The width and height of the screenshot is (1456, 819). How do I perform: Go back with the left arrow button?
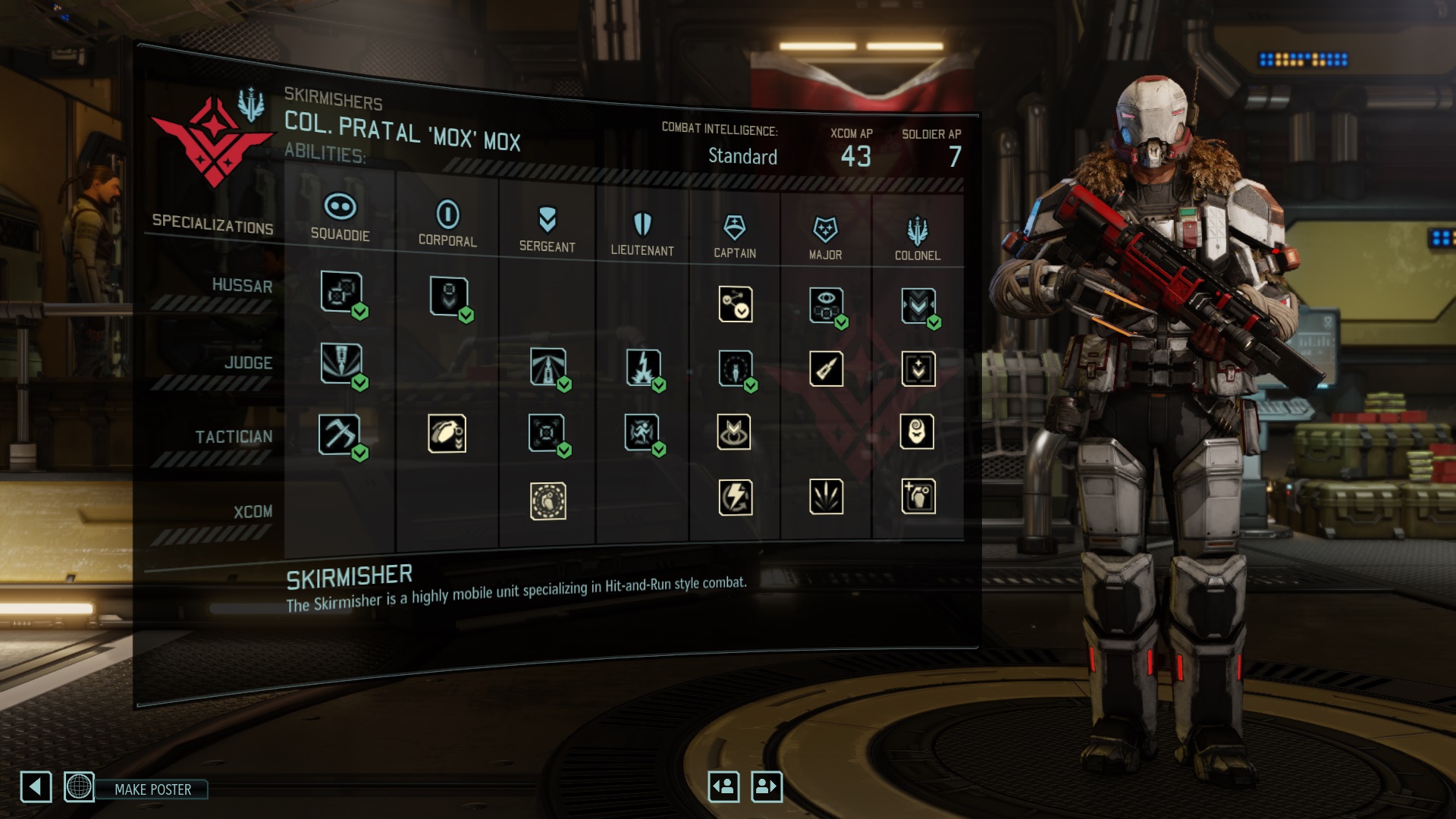(x=36, y=787)
